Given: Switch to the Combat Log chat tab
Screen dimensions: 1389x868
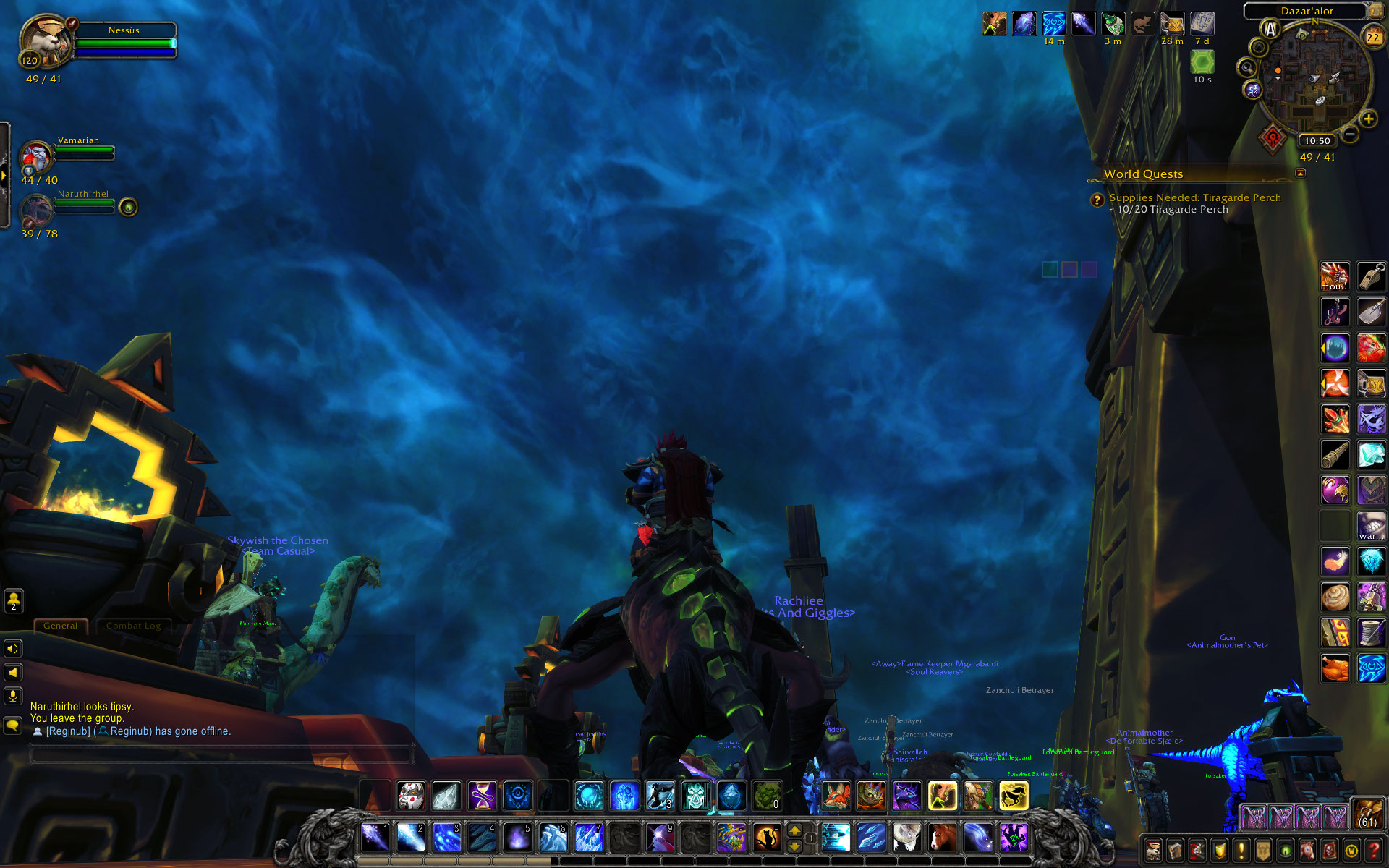Looking at the screenshot, I should [x=133, y=626].
